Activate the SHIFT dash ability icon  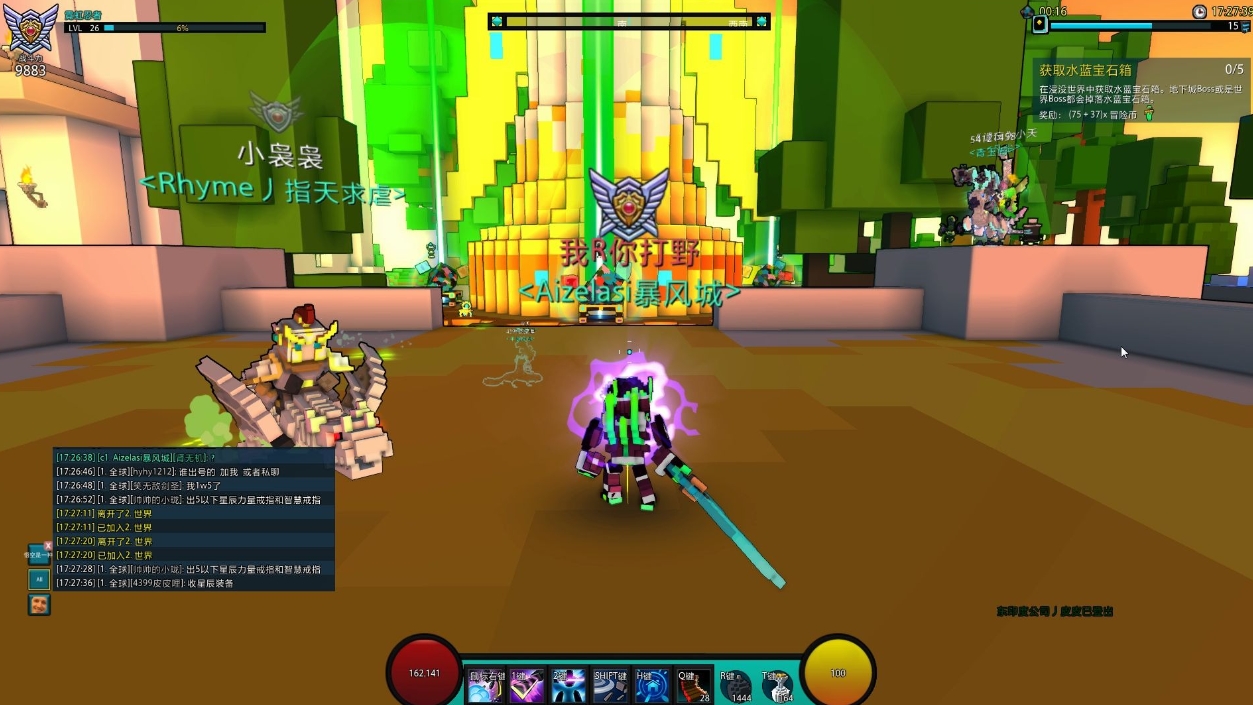(610, 687)
